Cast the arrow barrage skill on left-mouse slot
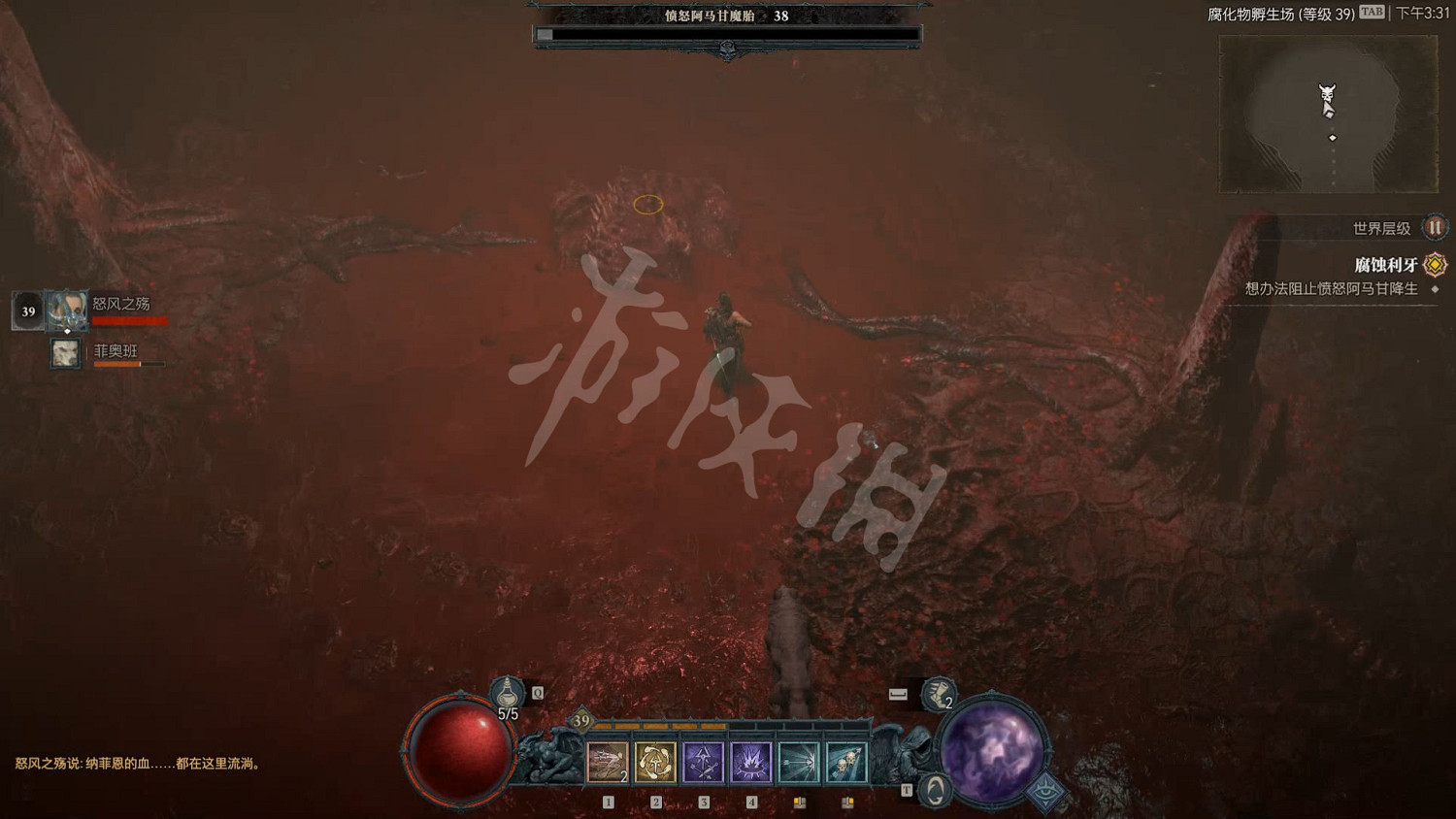Viewport: 1456px width, 819px height. 800,760
